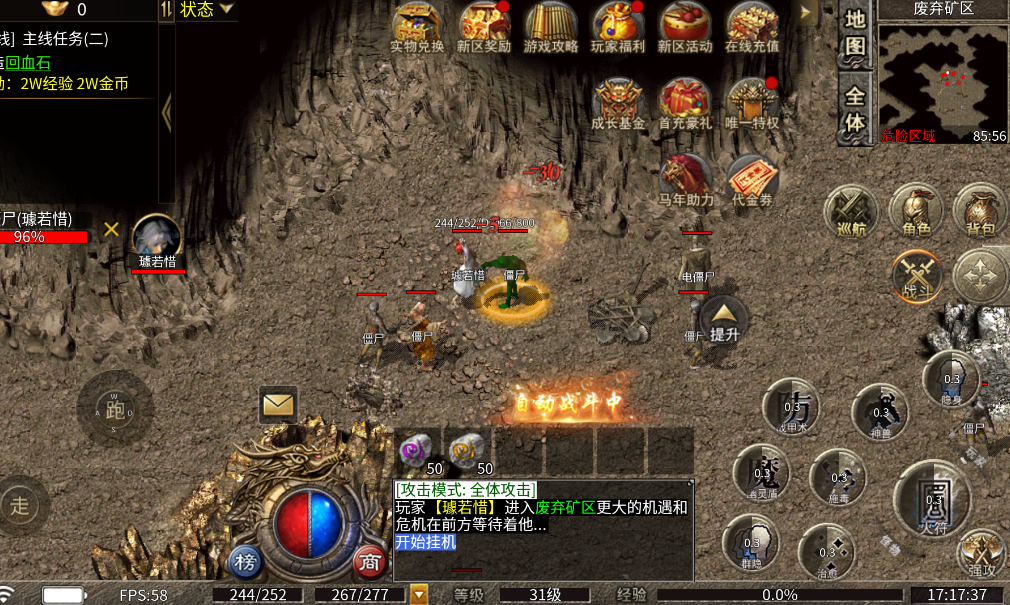Viewport: 1010px width, 605px height.
Task: Click the 地图 map button
Action: (855, 33)
